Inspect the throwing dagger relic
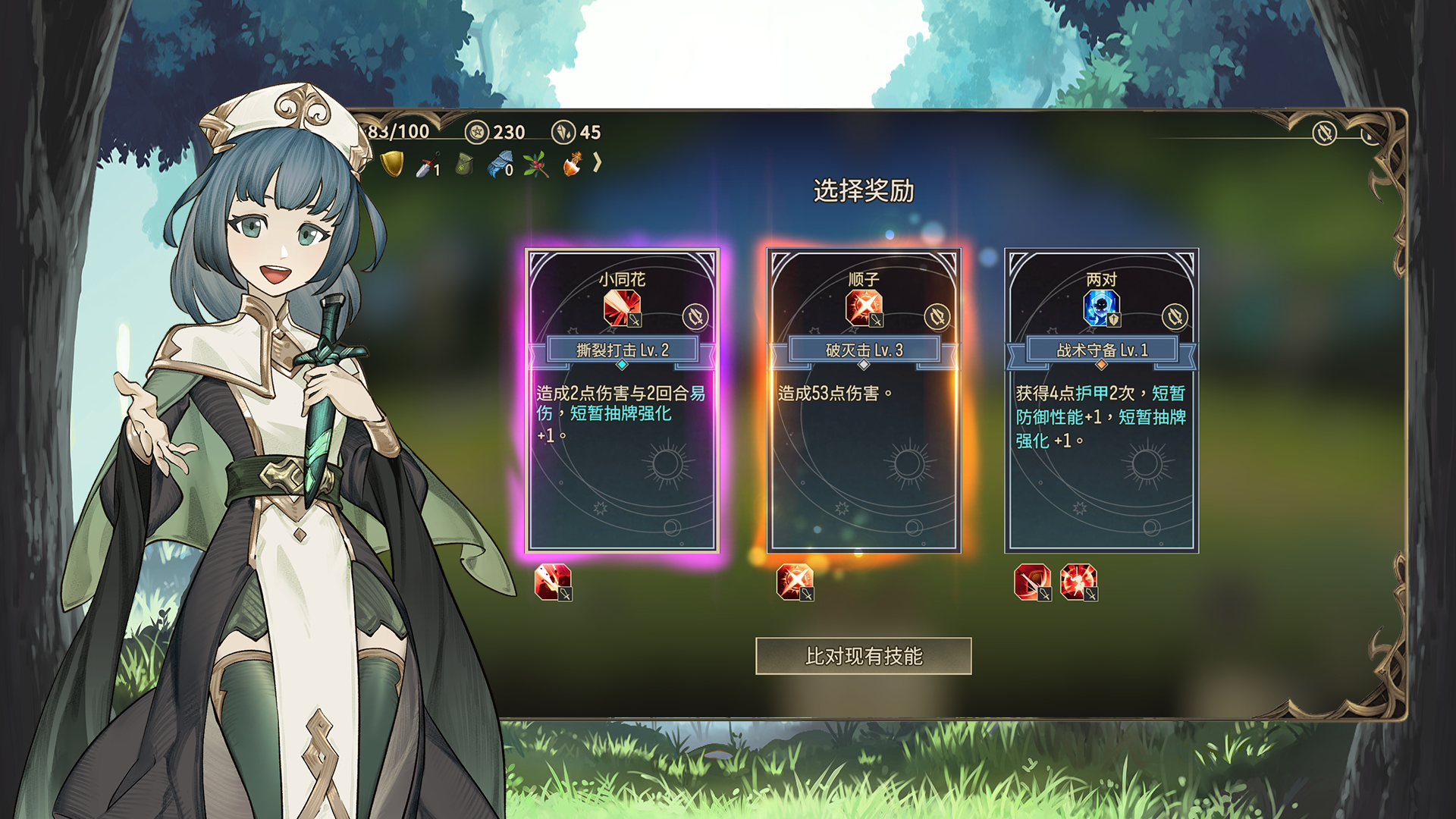This screenshot has width=1456, height=819. coord(427,165)
